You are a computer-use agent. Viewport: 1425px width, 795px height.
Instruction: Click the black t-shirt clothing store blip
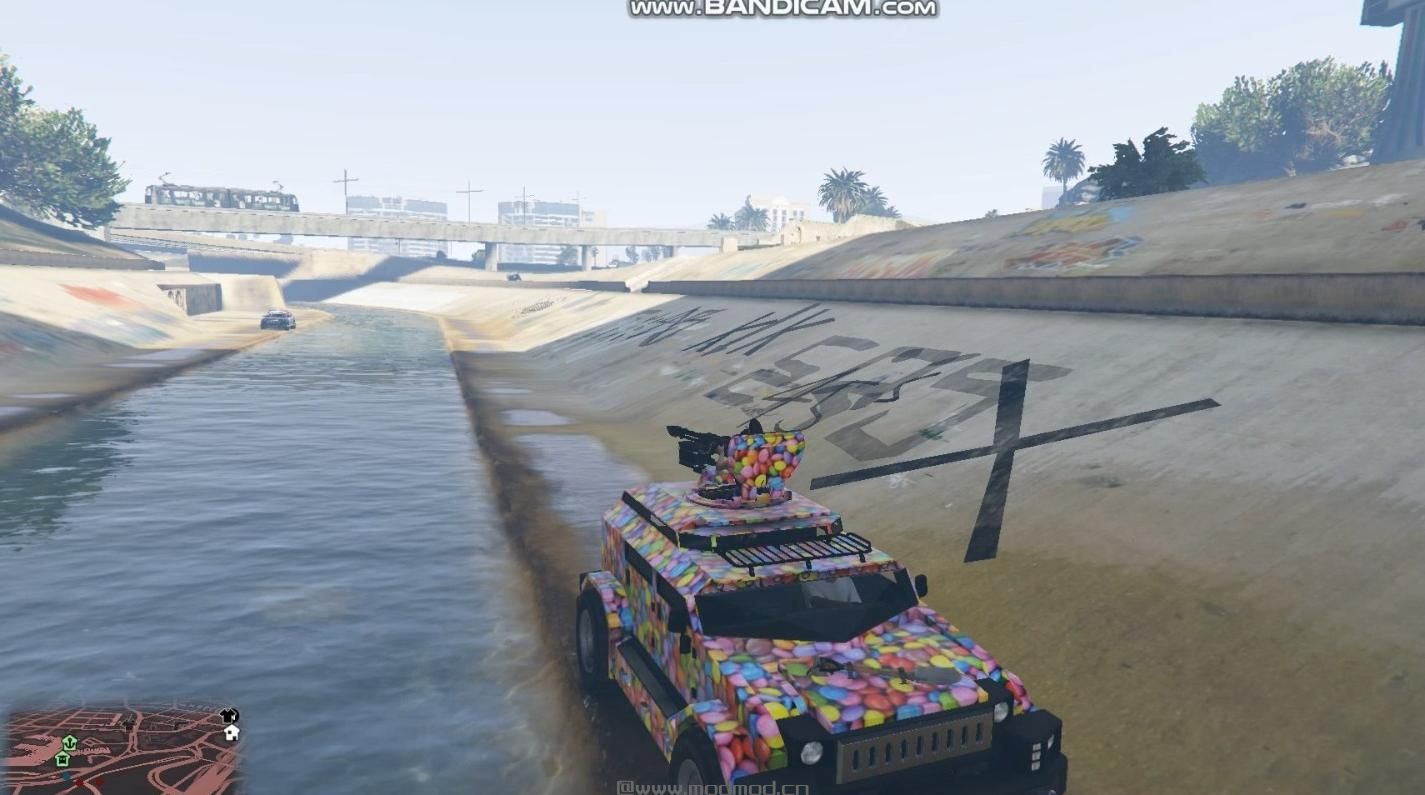click(x=227, y=716)
